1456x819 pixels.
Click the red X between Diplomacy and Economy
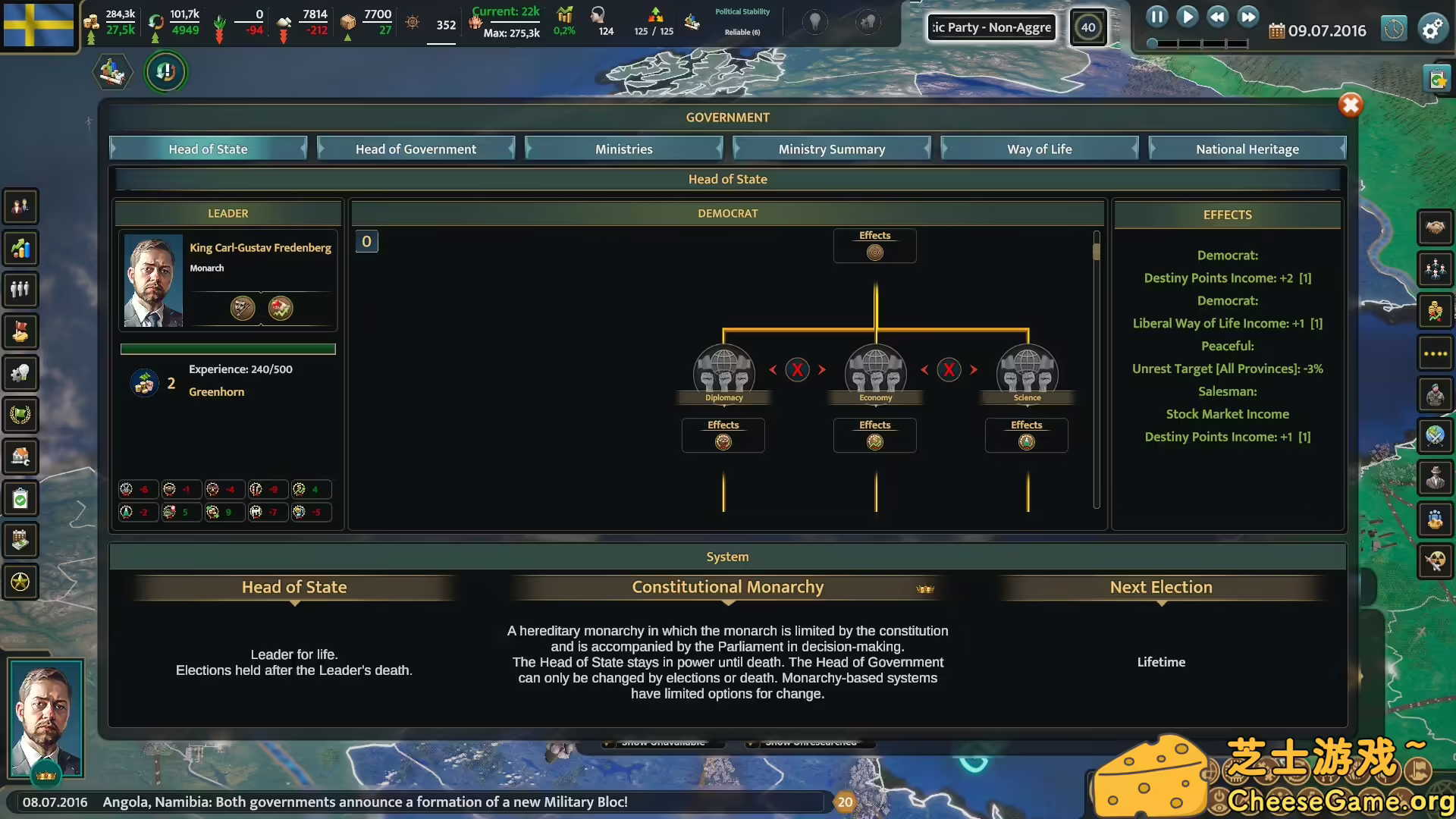797,370
